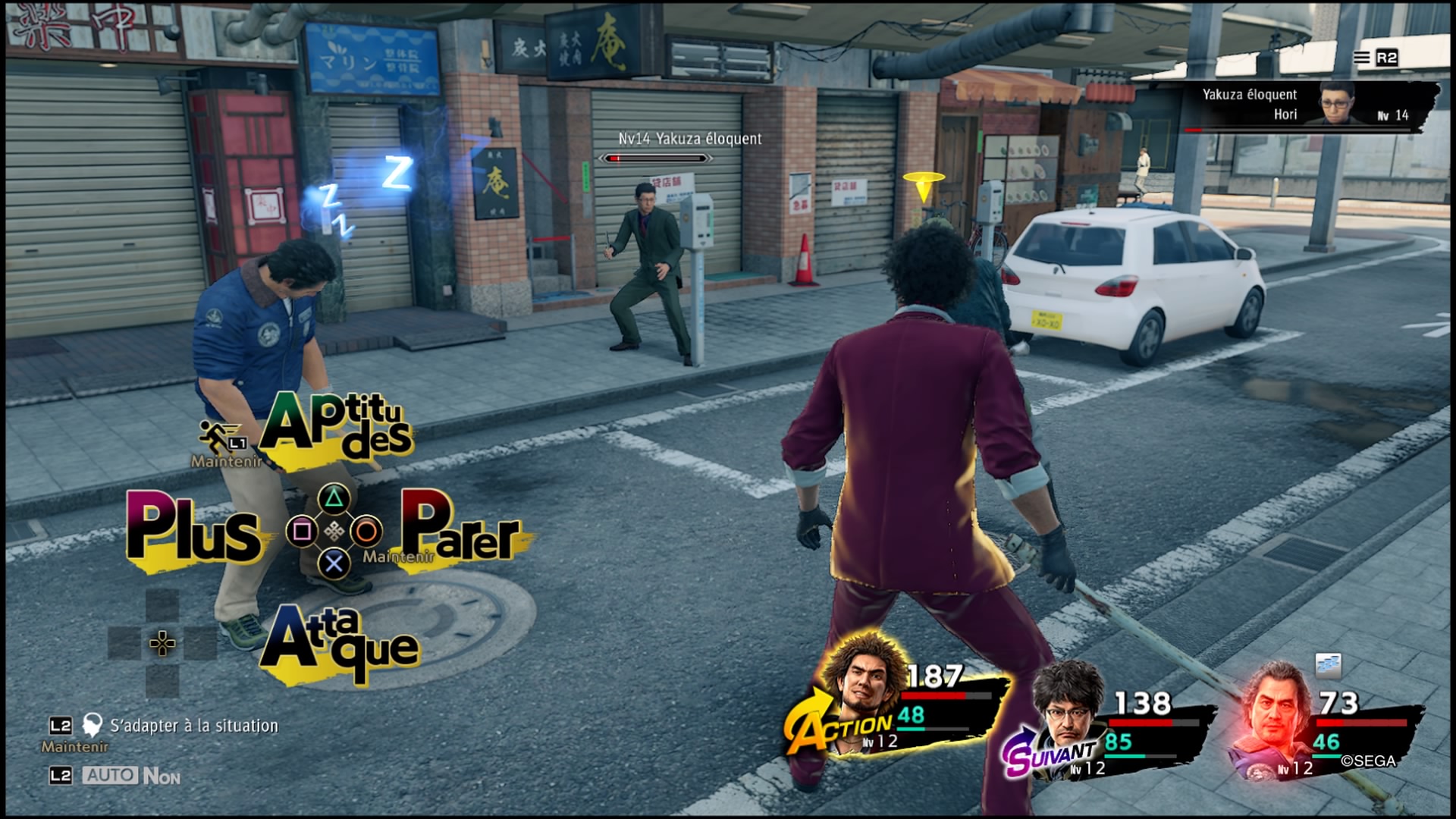Toggle the AUTO battle mode
Viewport: 1456px width, 819px height.
(111, 775)
